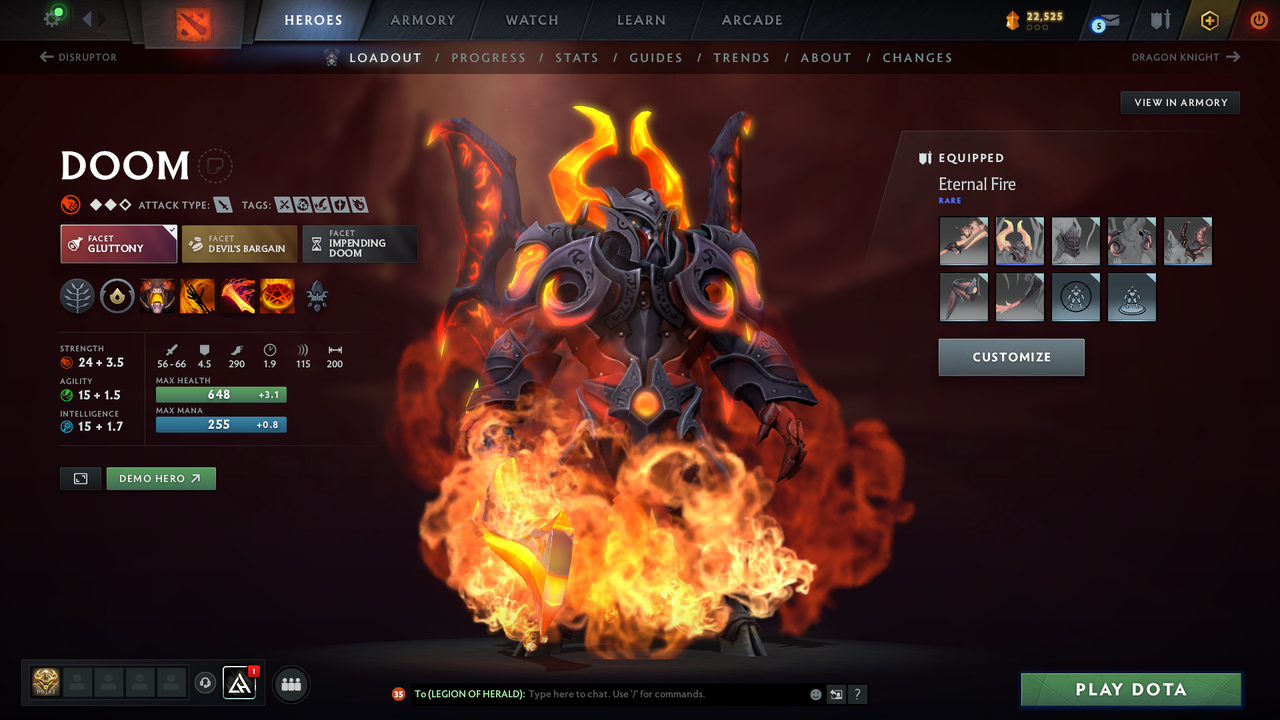The image size is (1280, 720).
Task: Select the Gluttony facet
Action: click(118, 243)
